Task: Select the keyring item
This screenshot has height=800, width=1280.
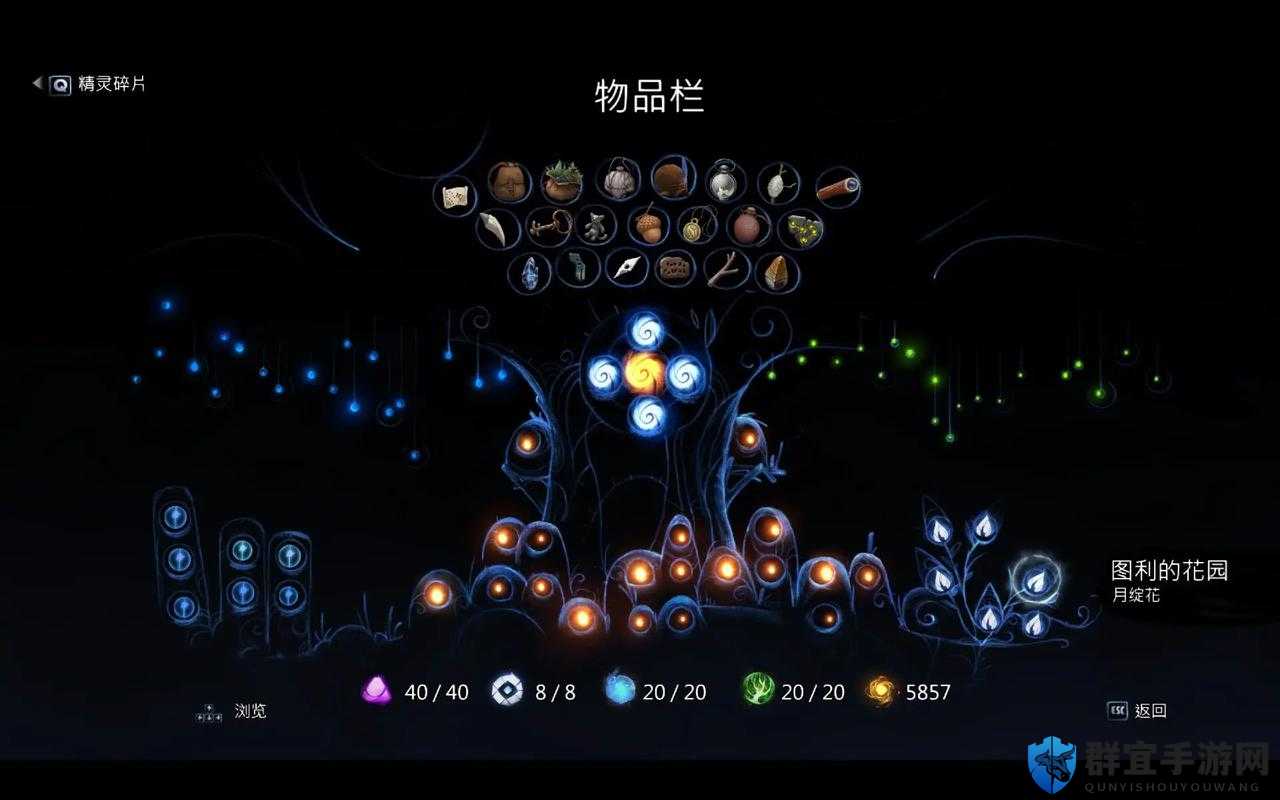Action: click(549, 224)
